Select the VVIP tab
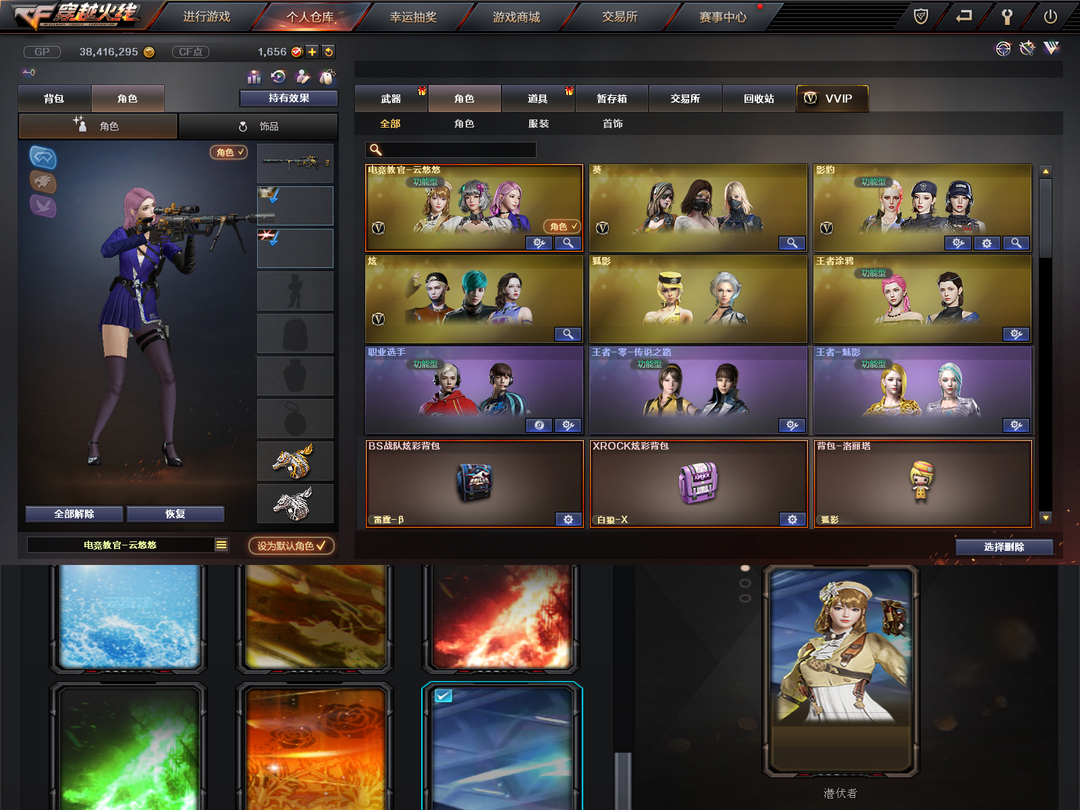This screenshot has width=1080, height=810. coord(831,99)
